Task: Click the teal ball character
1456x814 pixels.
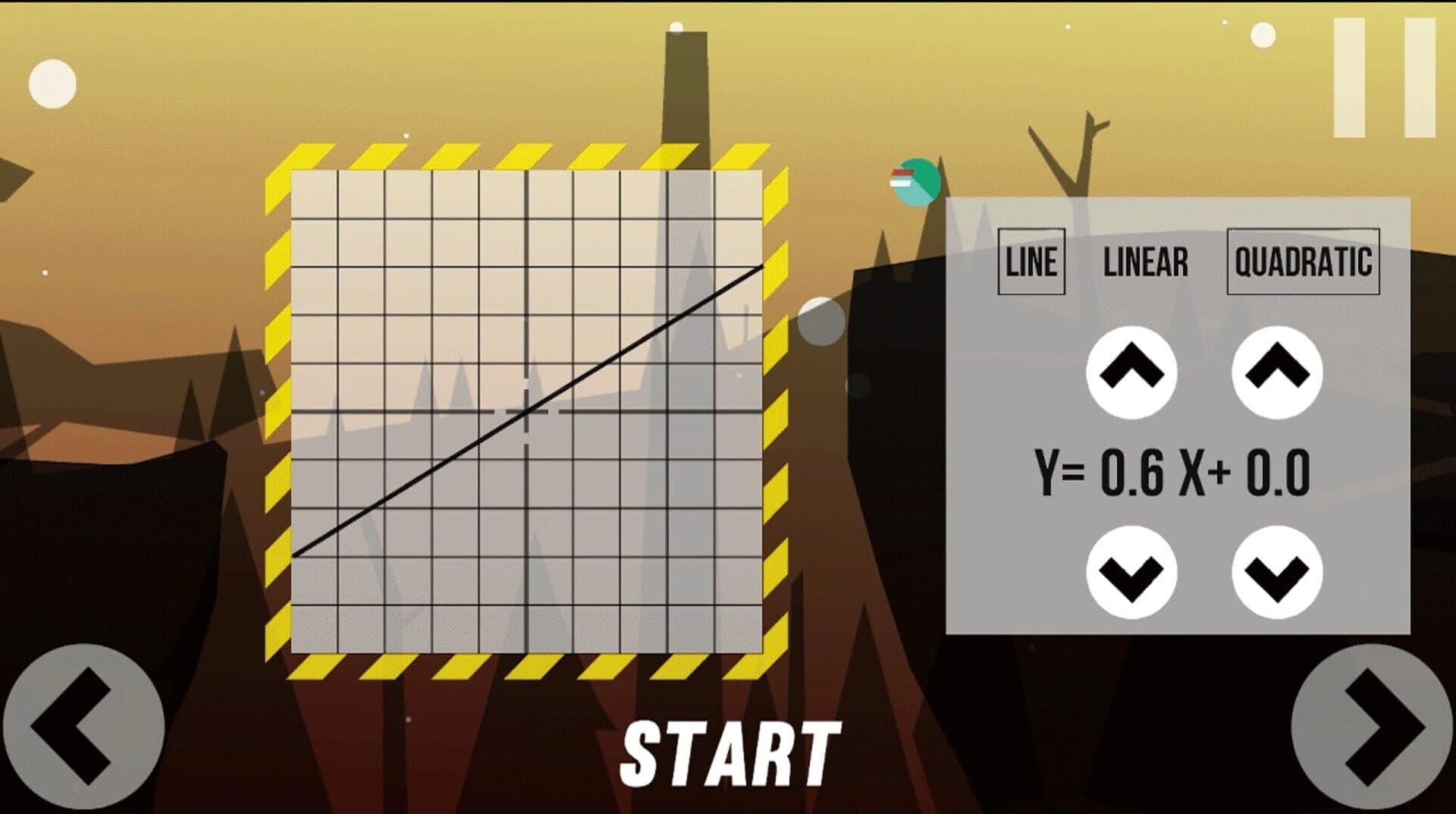Action: click(916, 181)
